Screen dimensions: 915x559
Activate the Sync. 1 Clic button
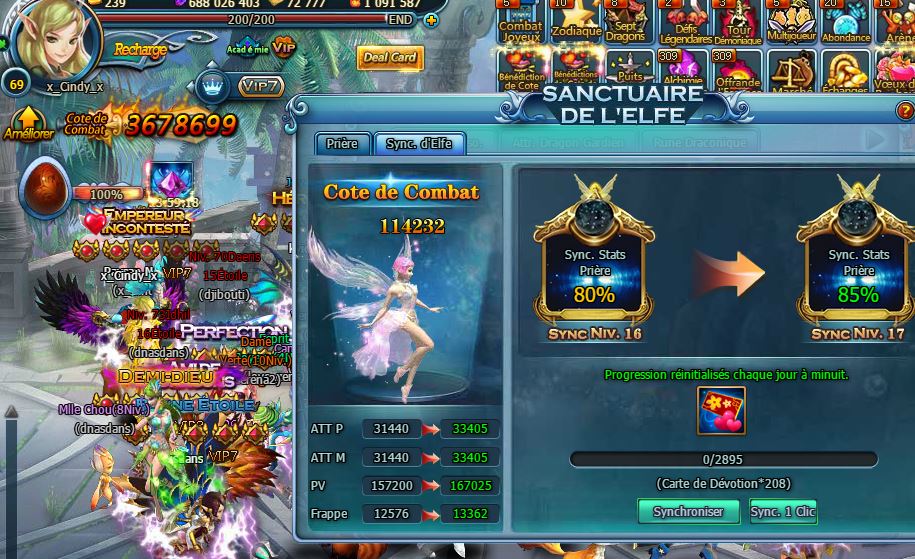click(783, 512)
